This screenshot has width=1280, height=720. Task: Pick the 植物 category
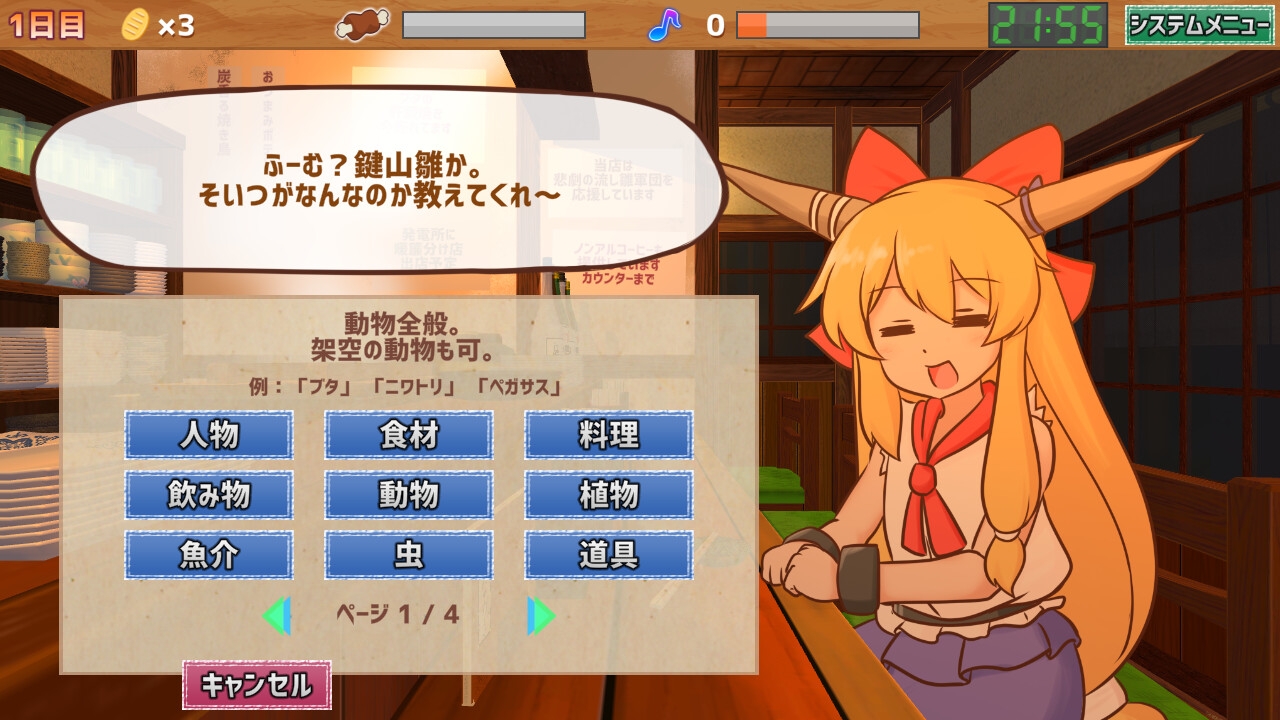tap(608, 496)
